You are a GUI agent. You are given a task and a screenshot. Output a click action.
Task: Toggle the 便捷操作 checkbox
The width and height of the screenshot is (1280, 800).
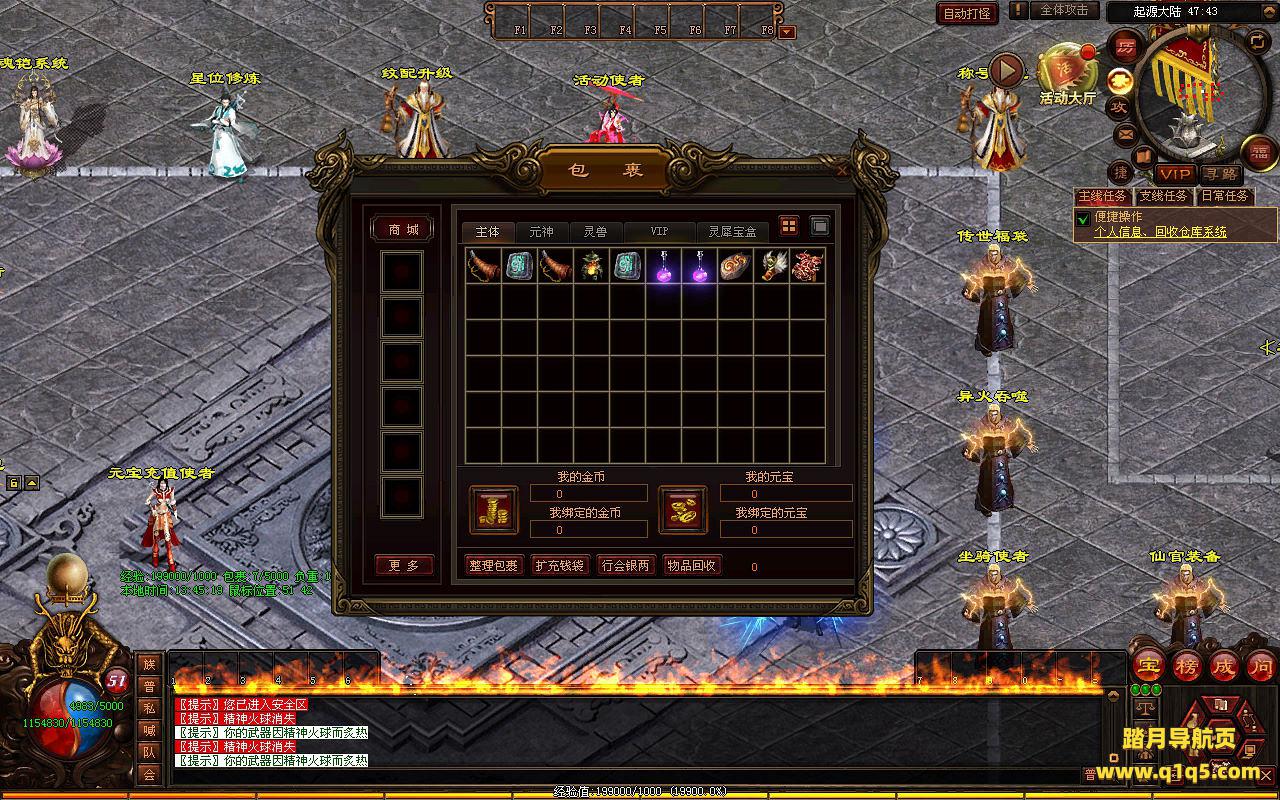pyautogui.click(x=1083, y=218)
